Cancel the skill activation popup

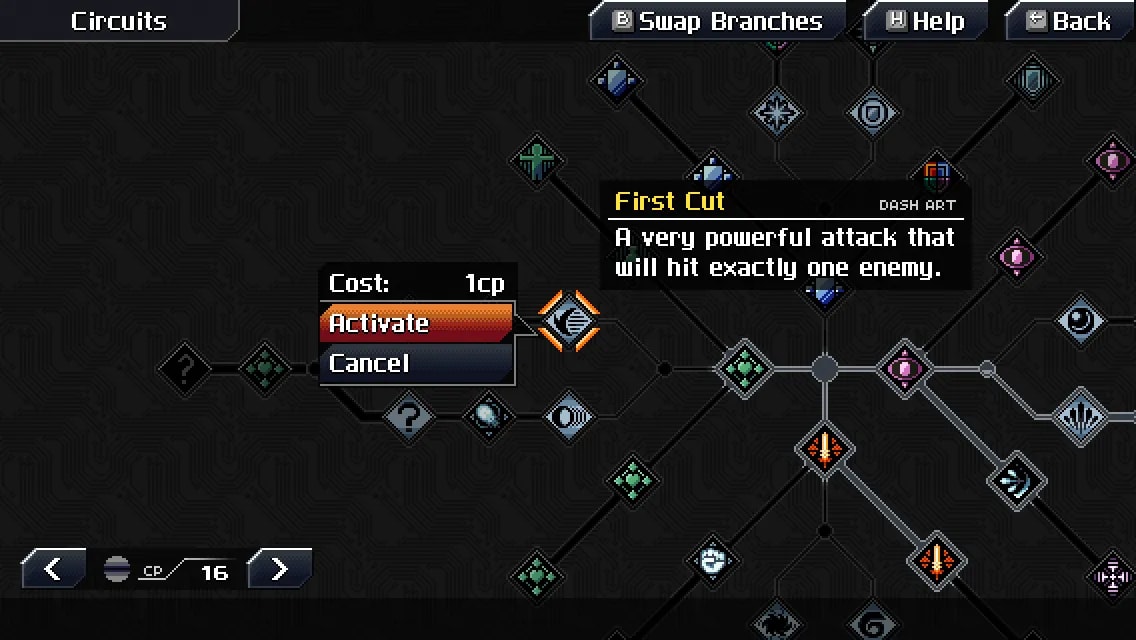(x=416, y=363)
